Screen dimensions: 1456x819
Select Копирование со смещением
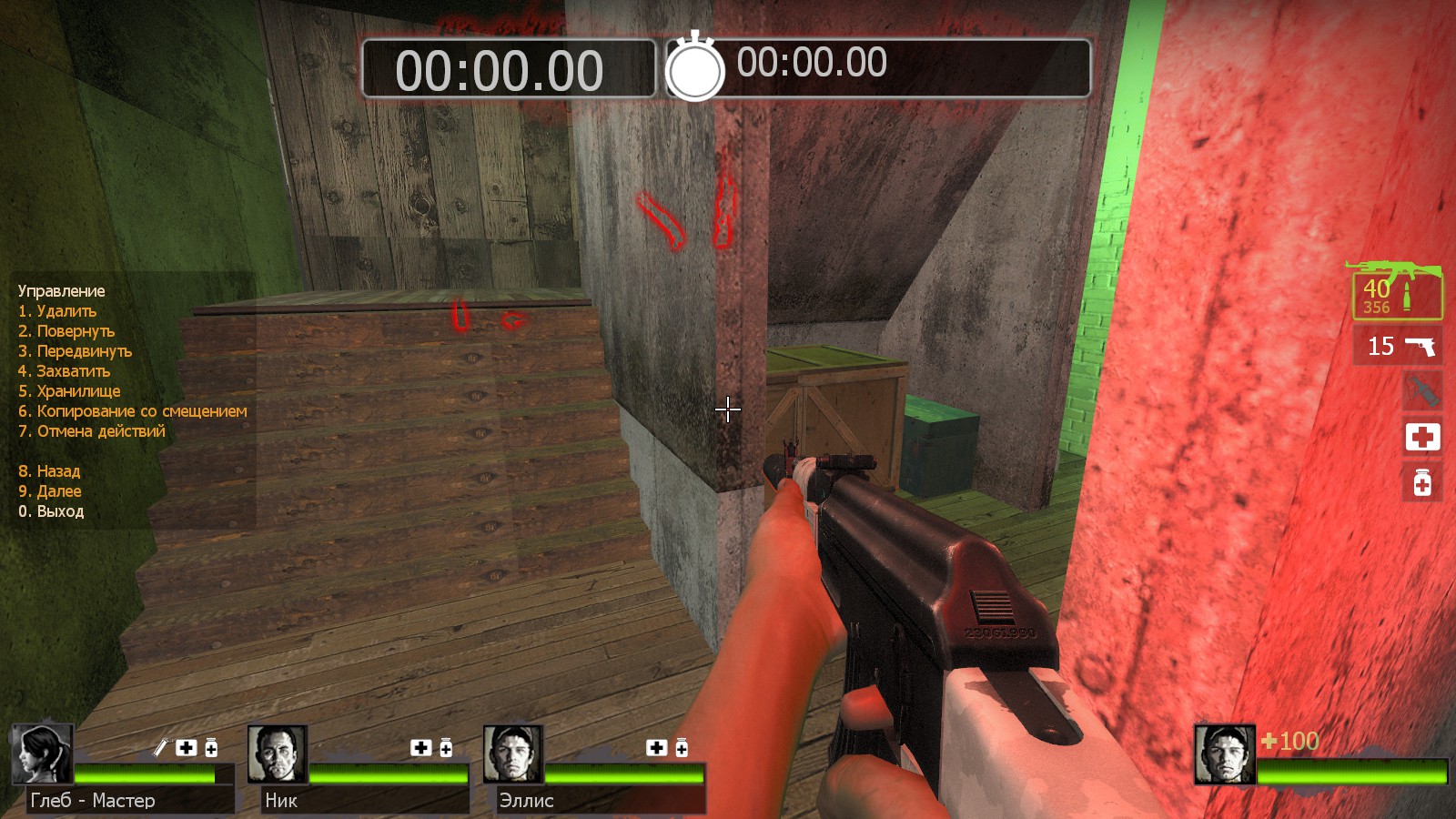click(x=132, y=411)
